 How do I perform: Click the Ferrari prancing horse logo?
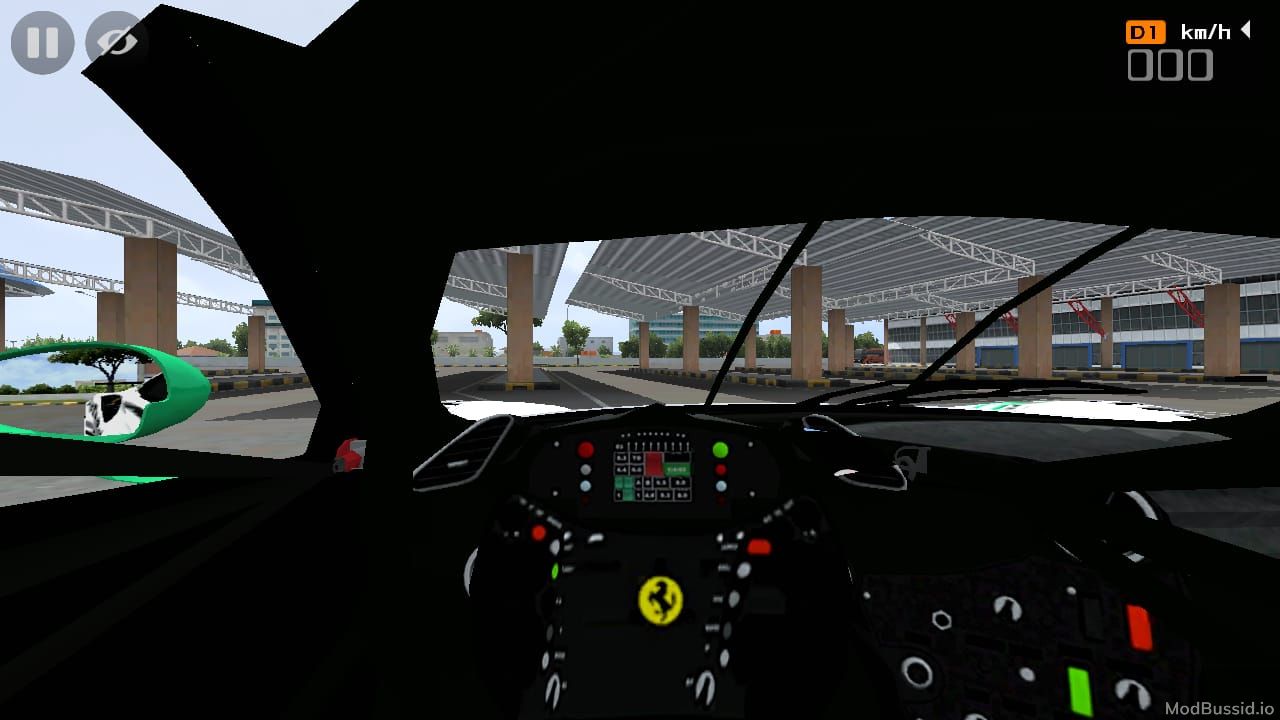click(659, 601)
